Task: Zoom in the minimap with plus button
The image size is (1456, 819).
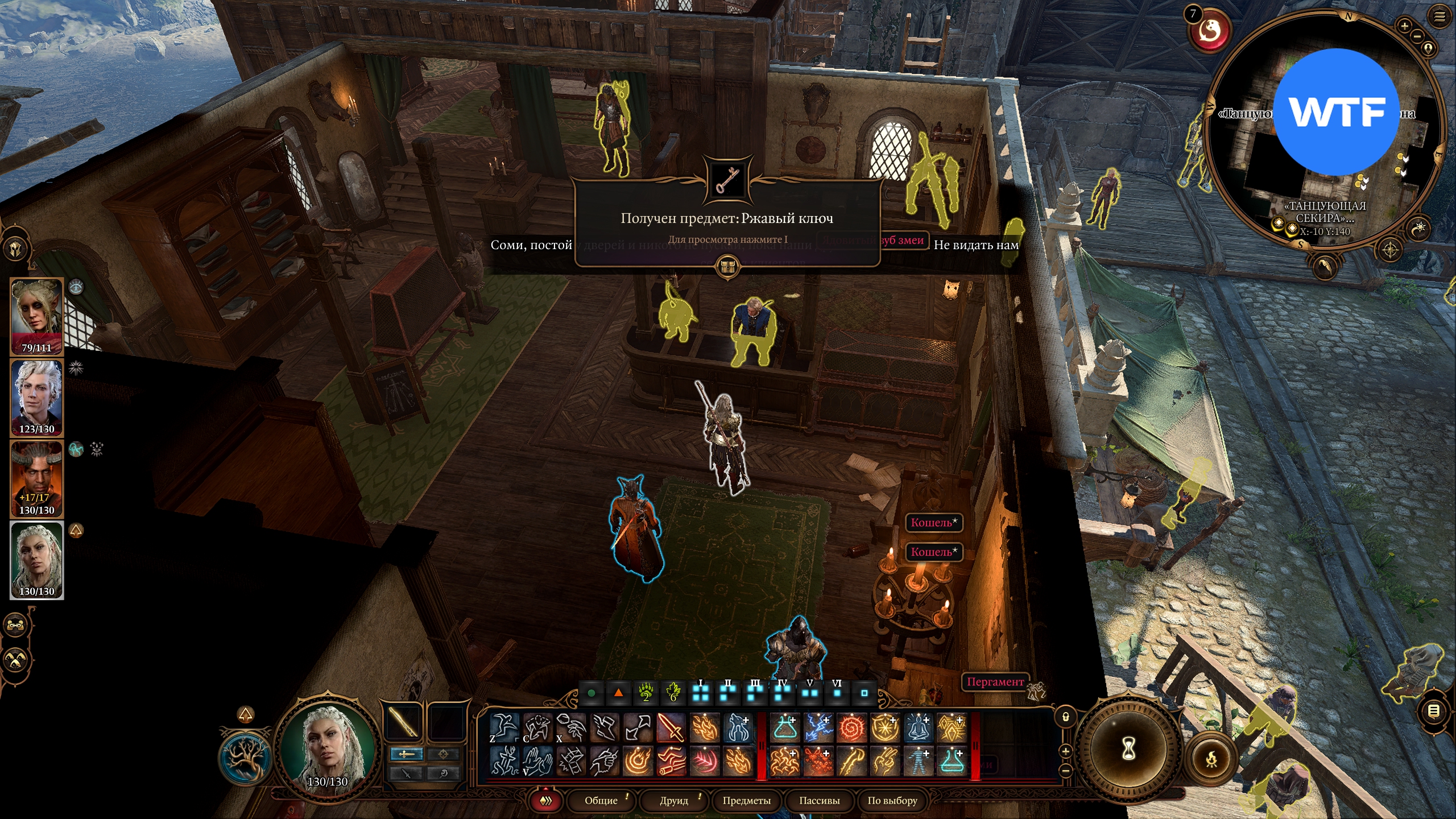Action: click(x=1404, y=26)
